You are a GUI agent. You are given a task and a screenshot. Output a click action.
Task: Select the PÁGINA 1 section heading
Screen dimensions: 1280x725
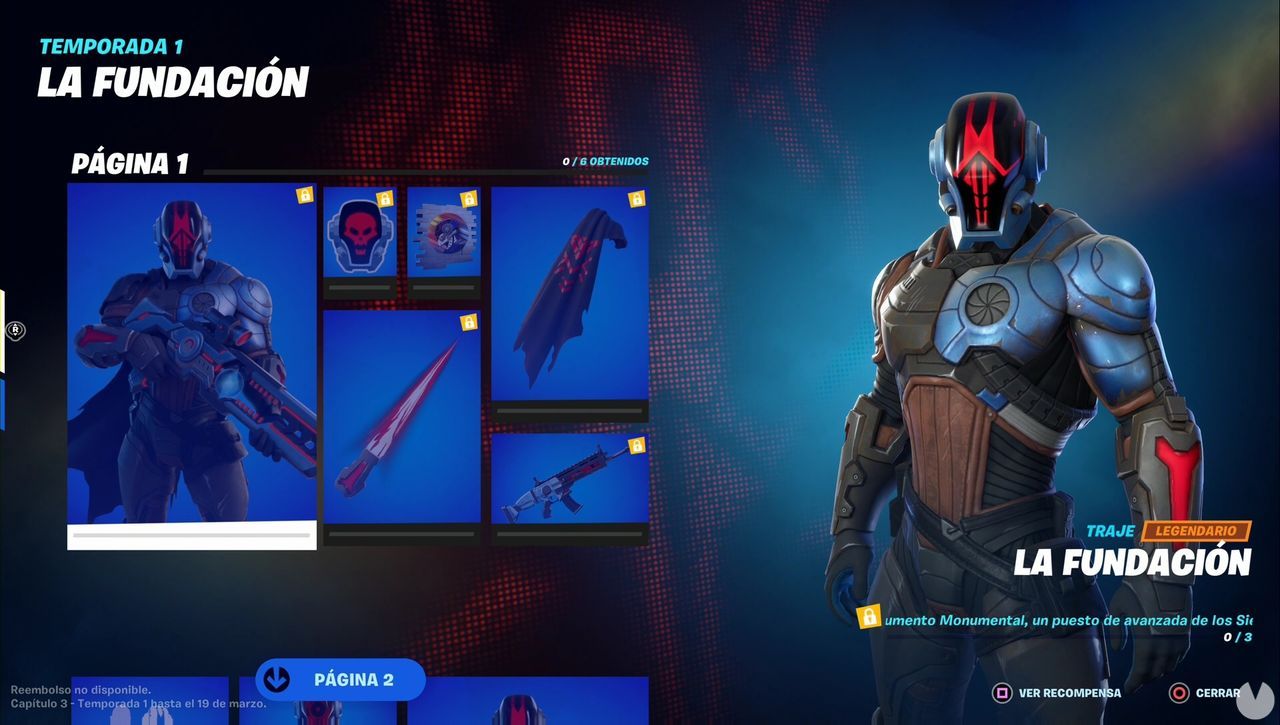tap(131, 163)
